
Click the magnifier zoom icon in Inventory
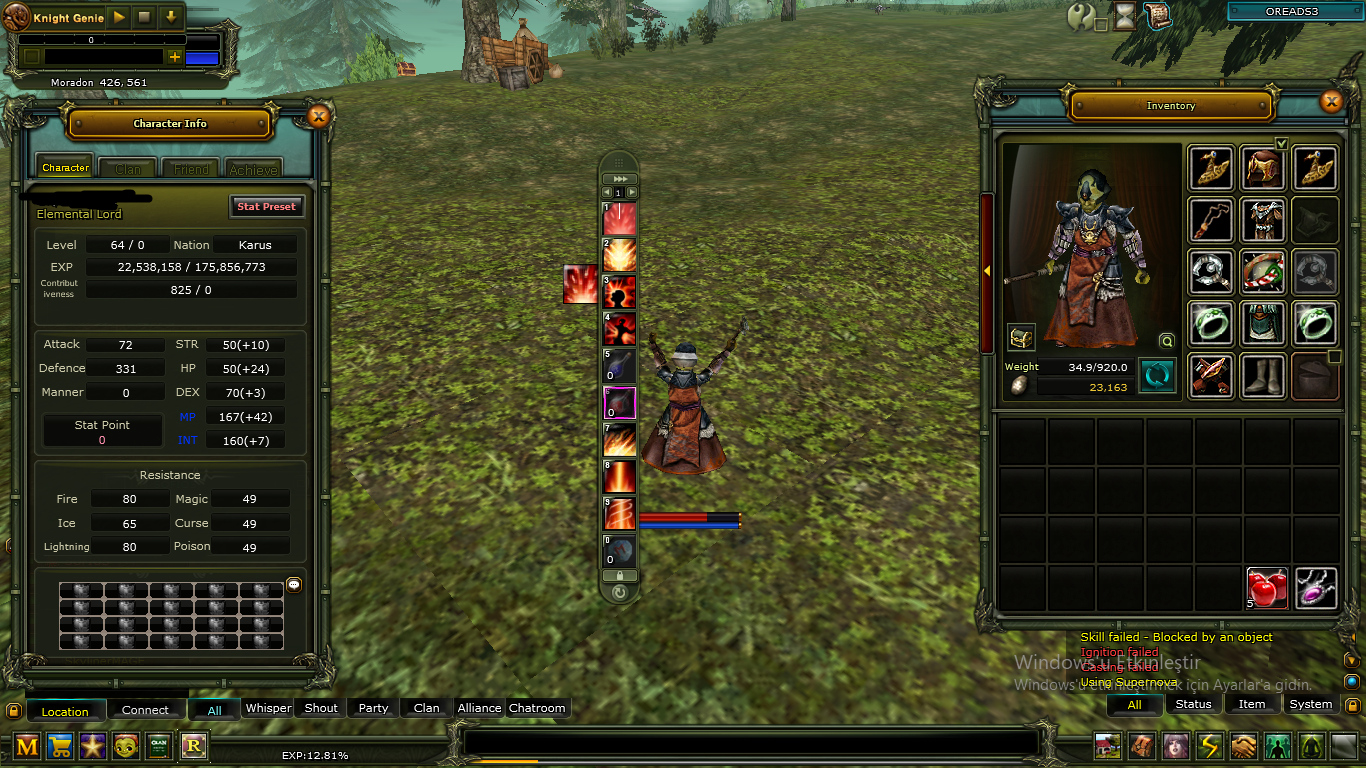coord(1167,340)
